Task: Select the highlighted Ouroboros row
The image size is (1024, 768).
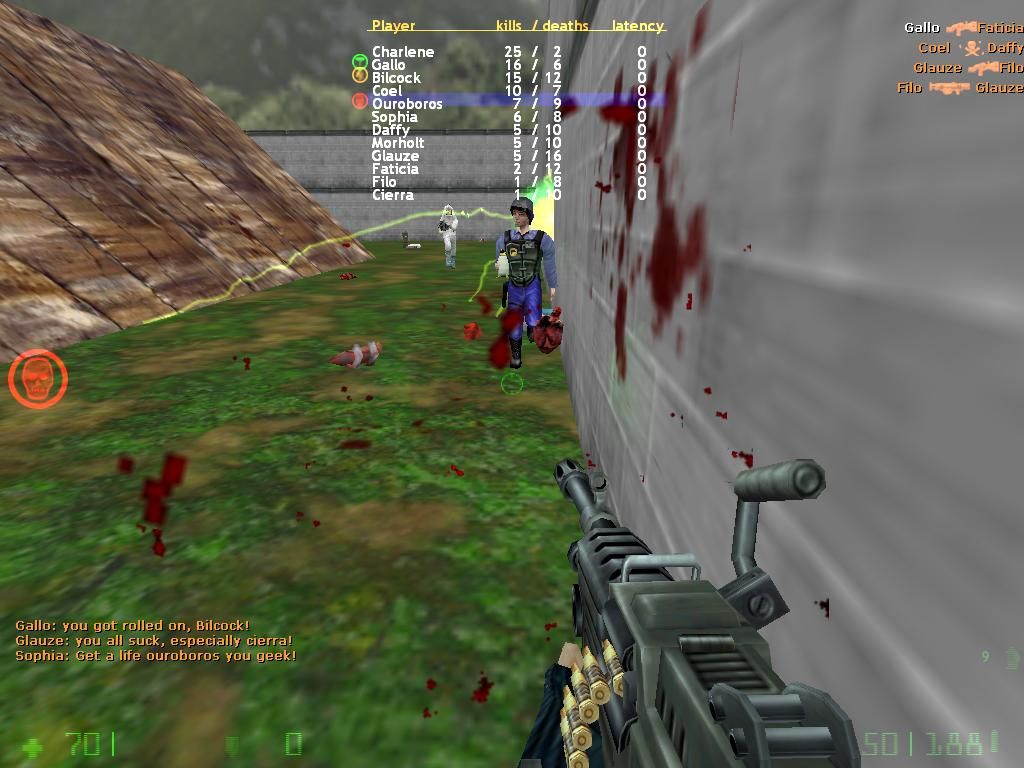Action: coord(407,104)
